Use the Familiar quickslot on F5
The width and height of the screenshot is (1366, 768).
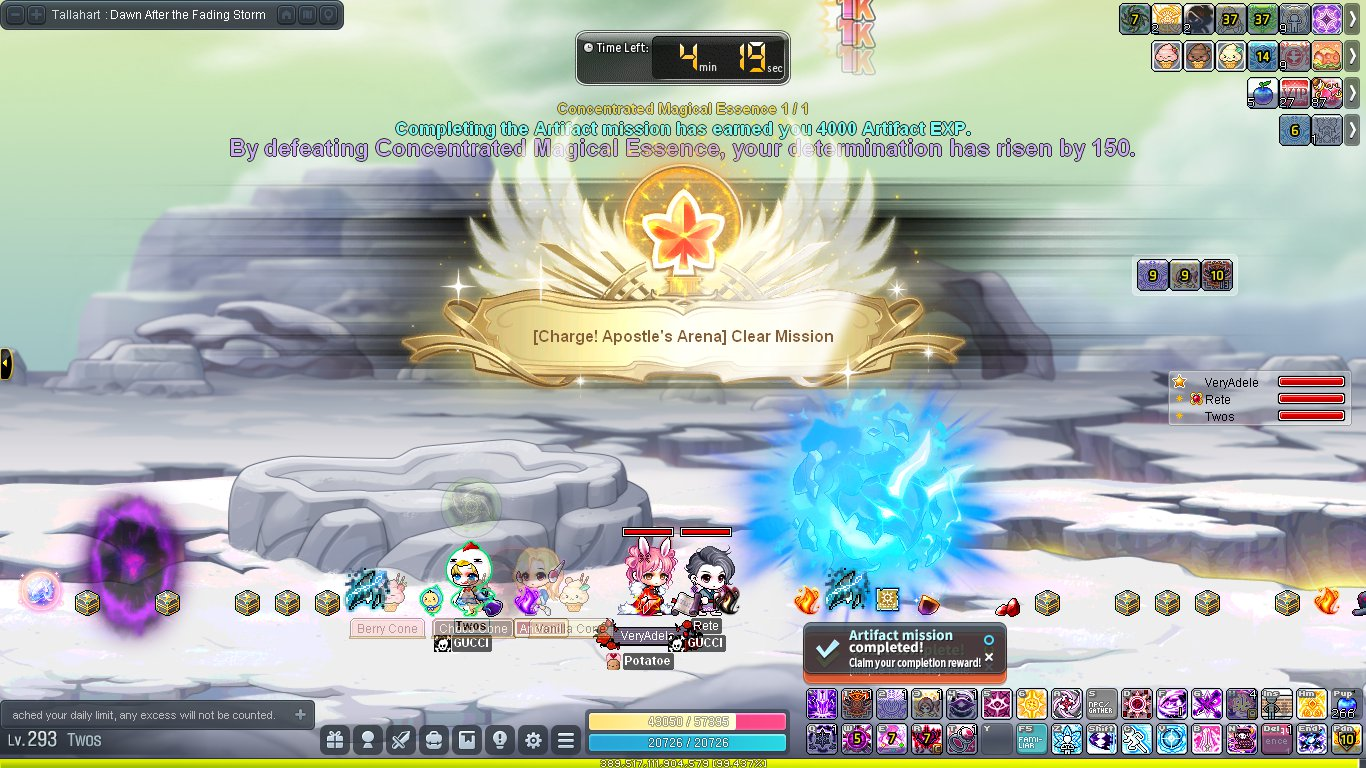click(1031, 738)
